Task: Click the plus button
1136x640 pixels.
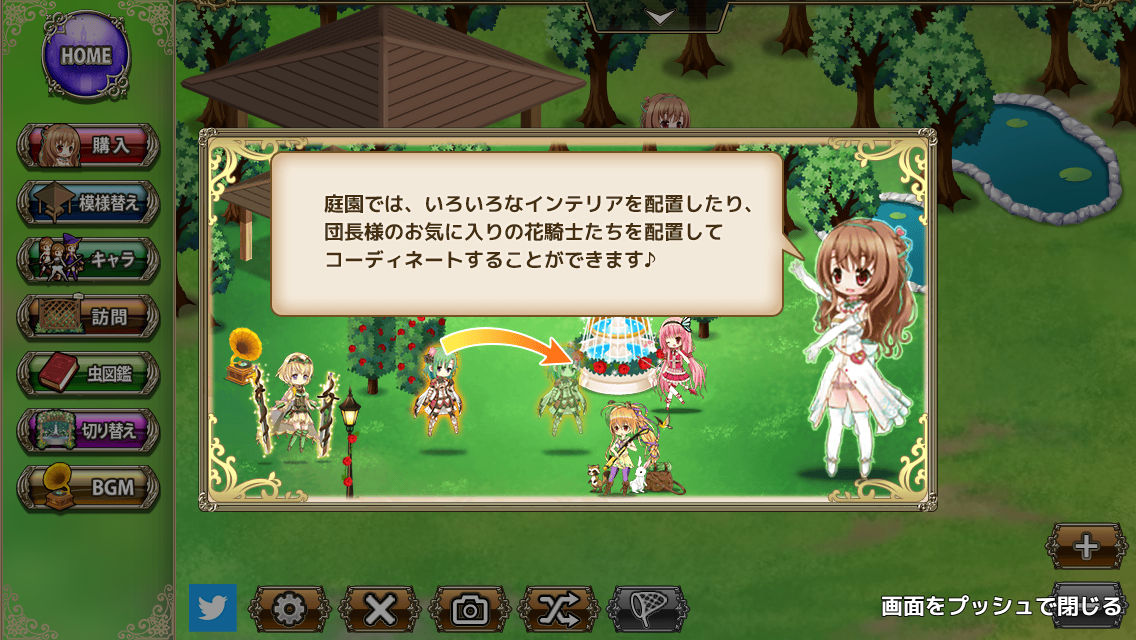Action: click(x=1086, y=547)
